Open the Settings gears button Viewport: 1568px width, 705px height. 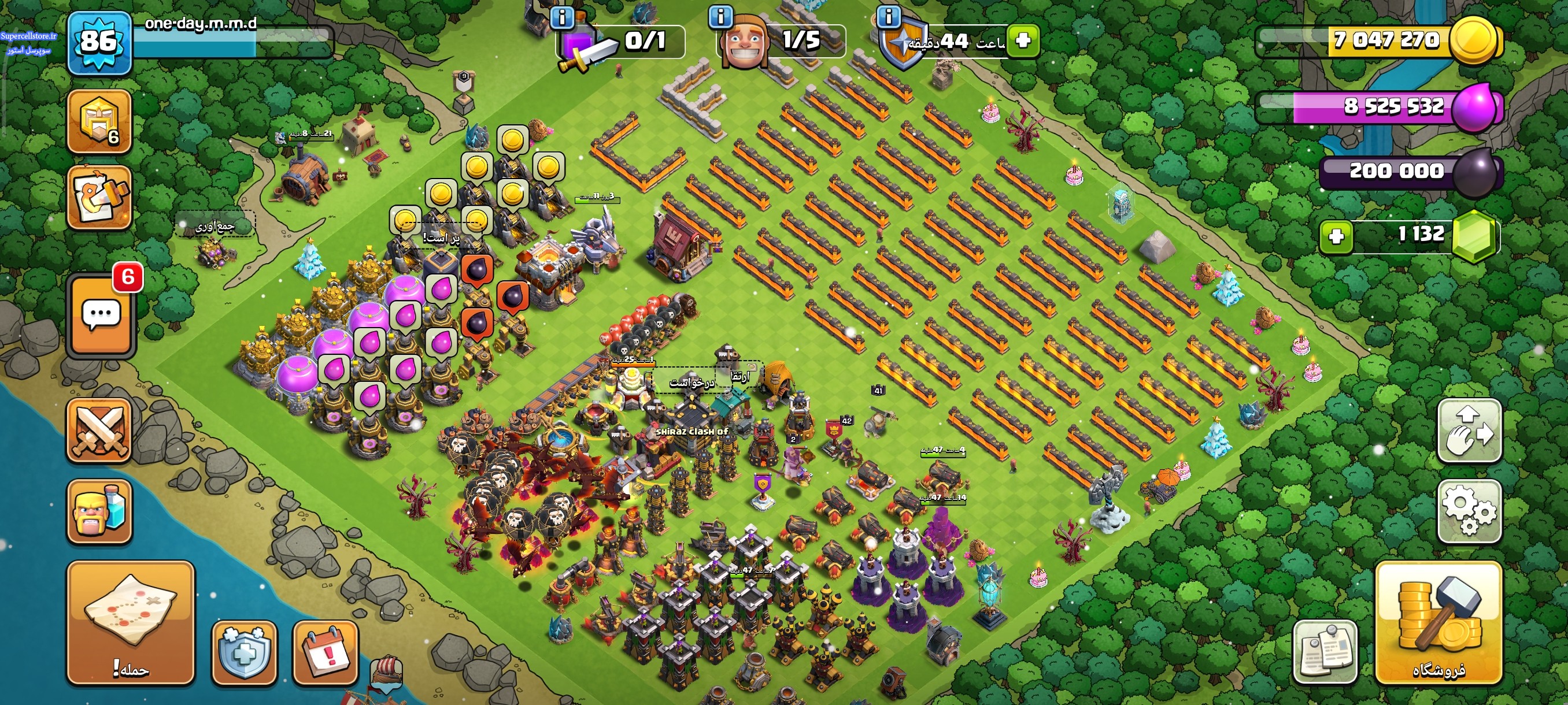[x=1469, y=510]
